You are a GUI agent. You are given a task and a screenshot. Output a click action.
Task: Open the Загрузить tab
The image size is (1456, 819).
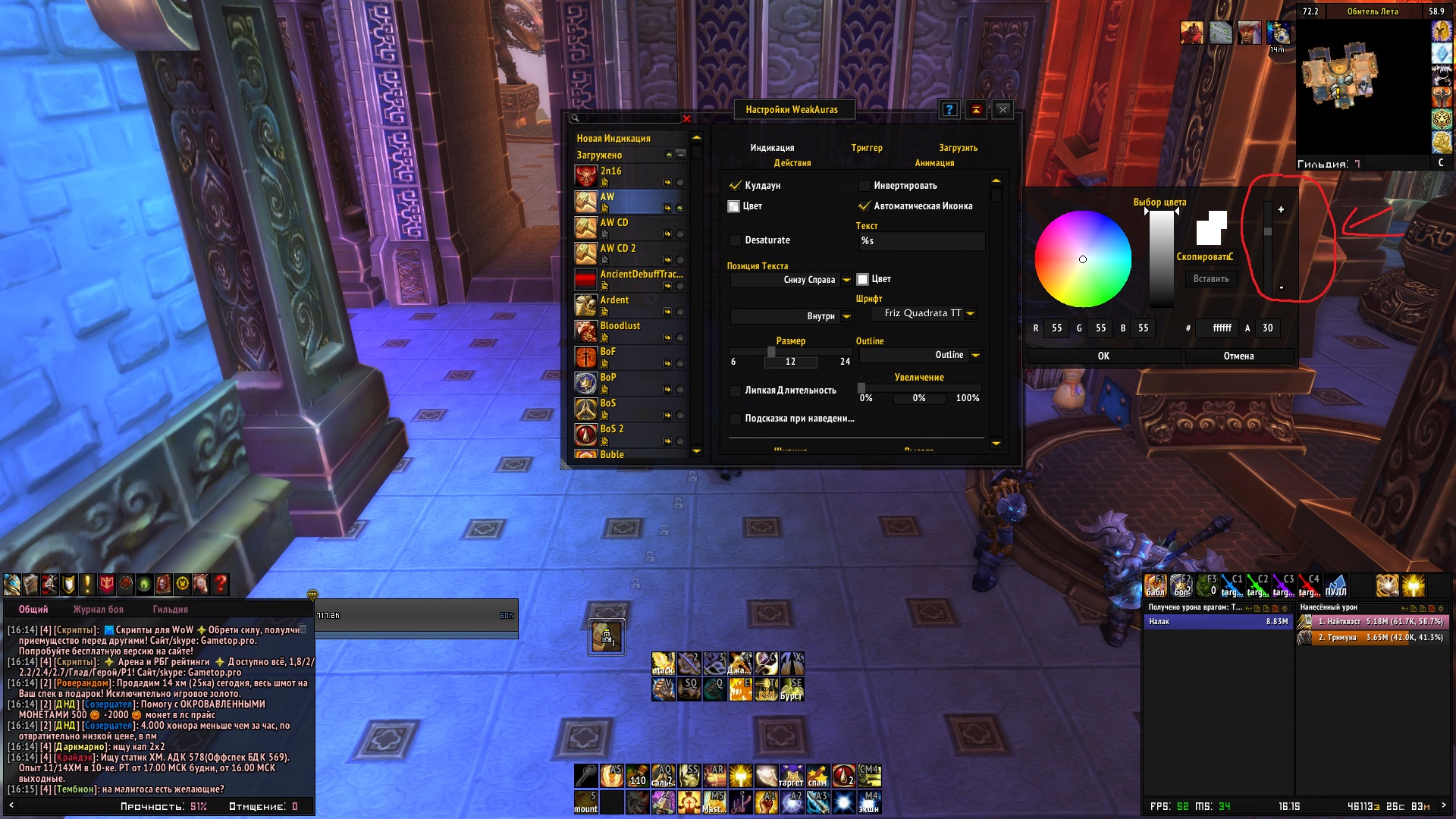[958, 148]
